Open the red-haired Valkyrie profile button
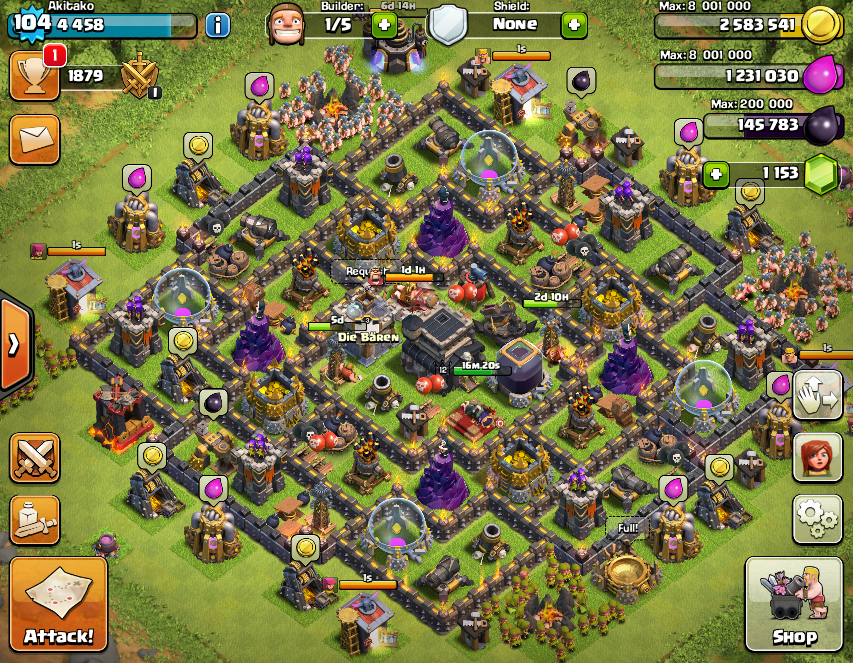This screenshot has width=853, height=663. pos(816,457)
